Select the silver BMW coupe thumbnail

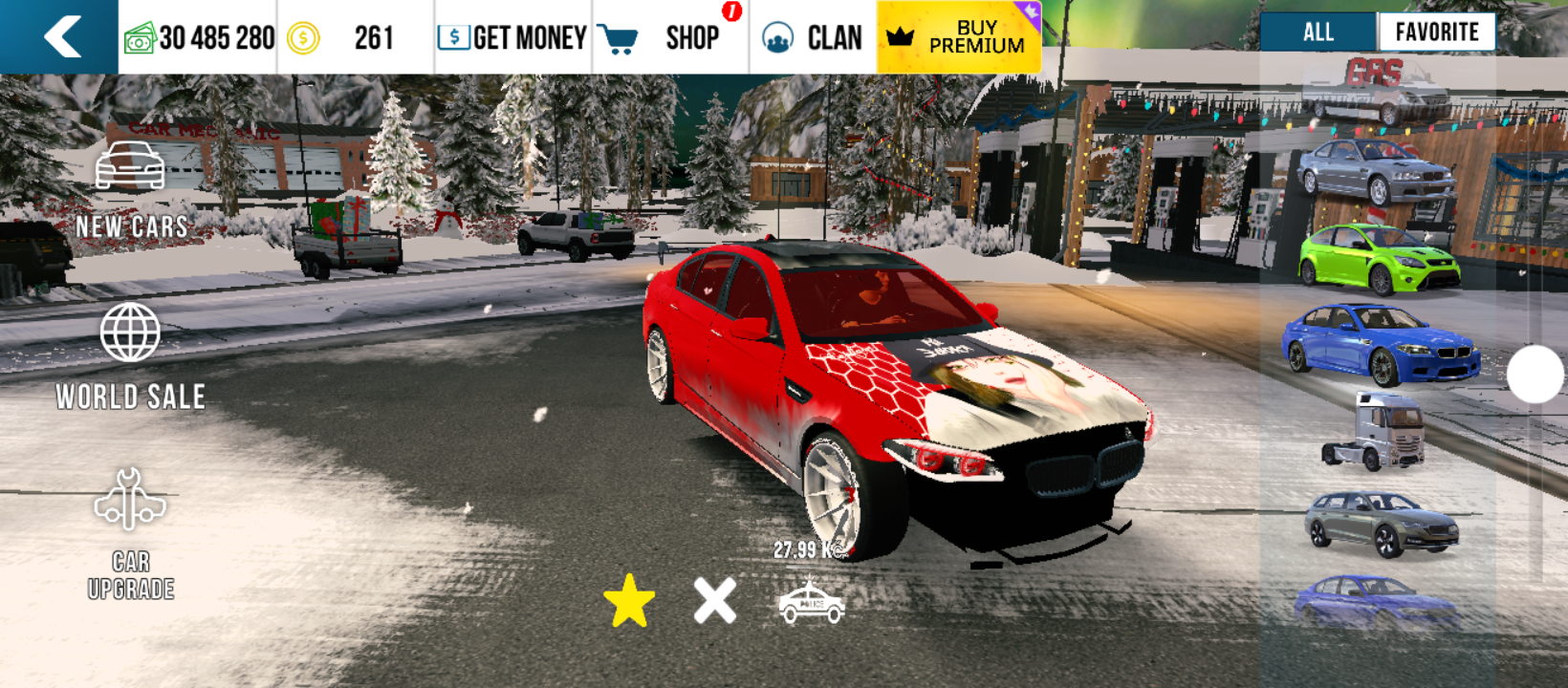click(x=1377, y=172)
